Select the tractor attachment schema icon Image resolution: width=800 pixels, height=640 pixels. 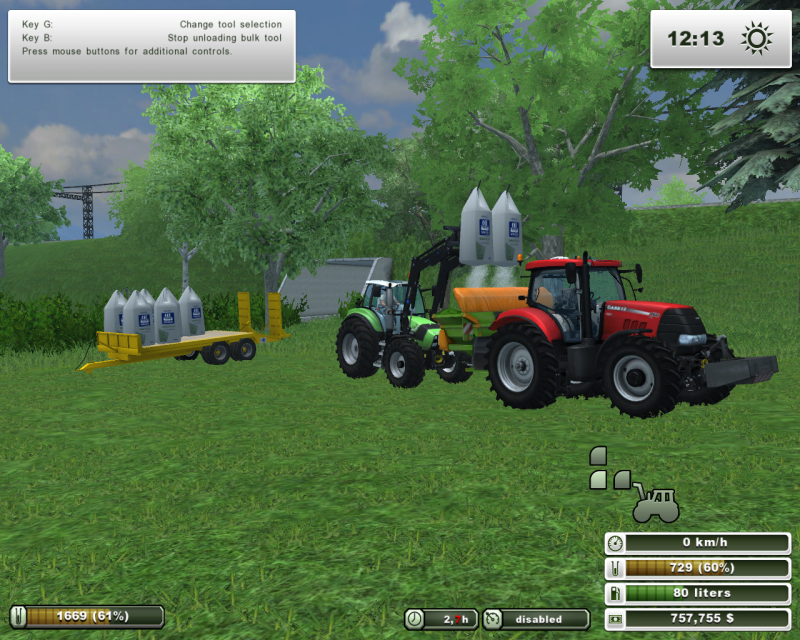655,504
